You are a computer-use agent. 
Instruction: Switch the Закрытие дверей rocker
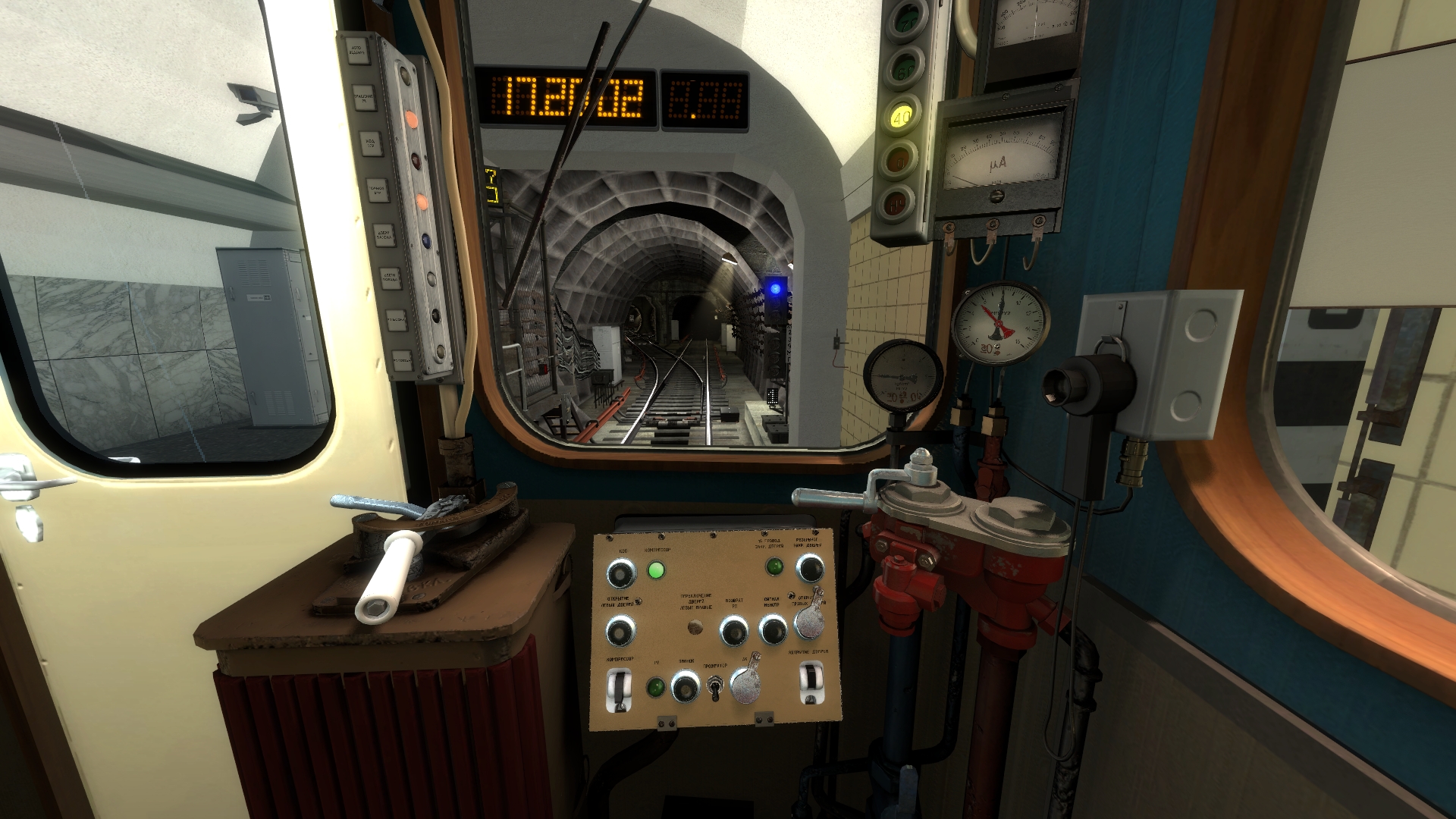pos(811,682)
